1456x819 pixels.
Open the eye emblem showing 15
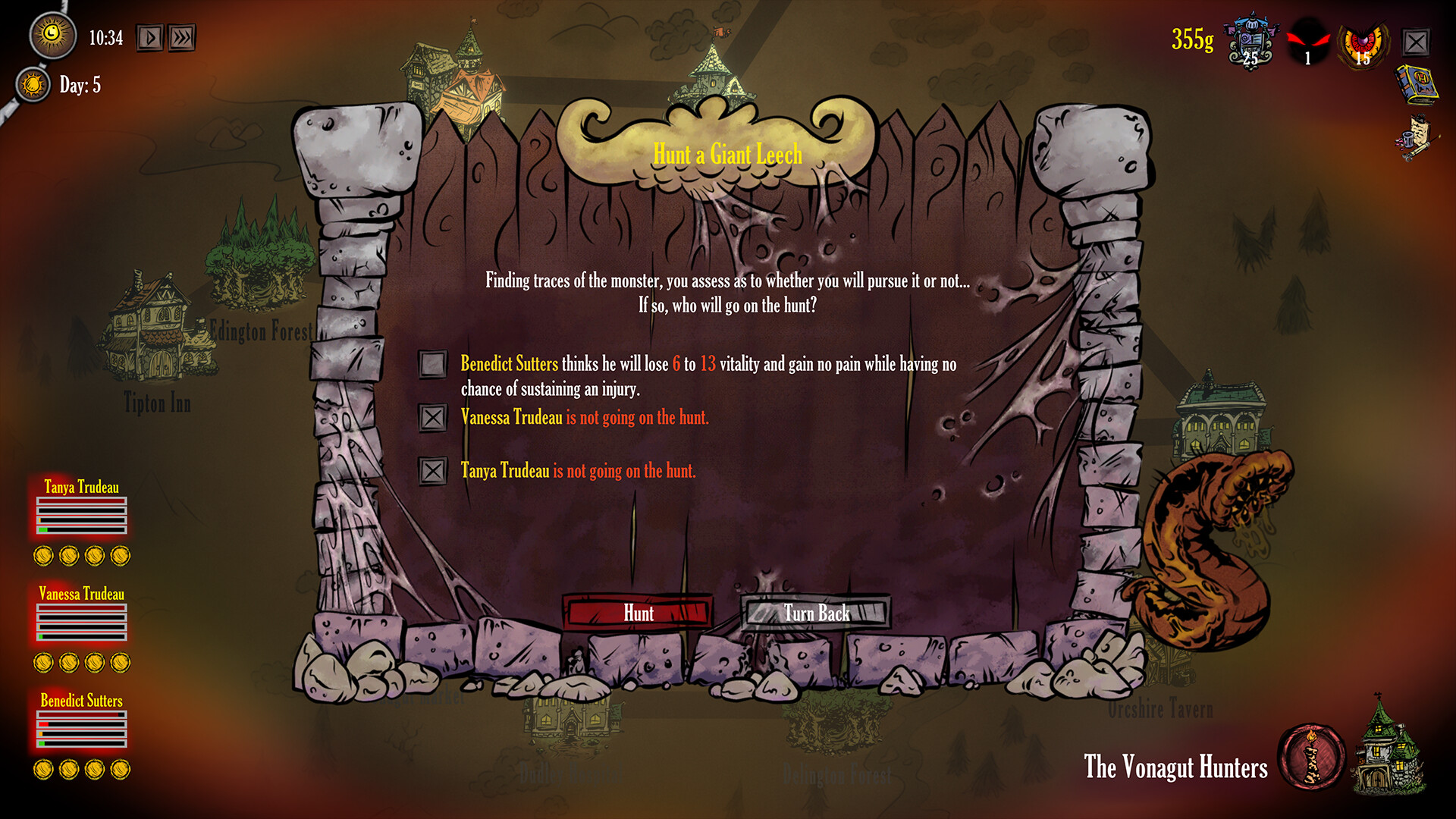point(1365,42)
